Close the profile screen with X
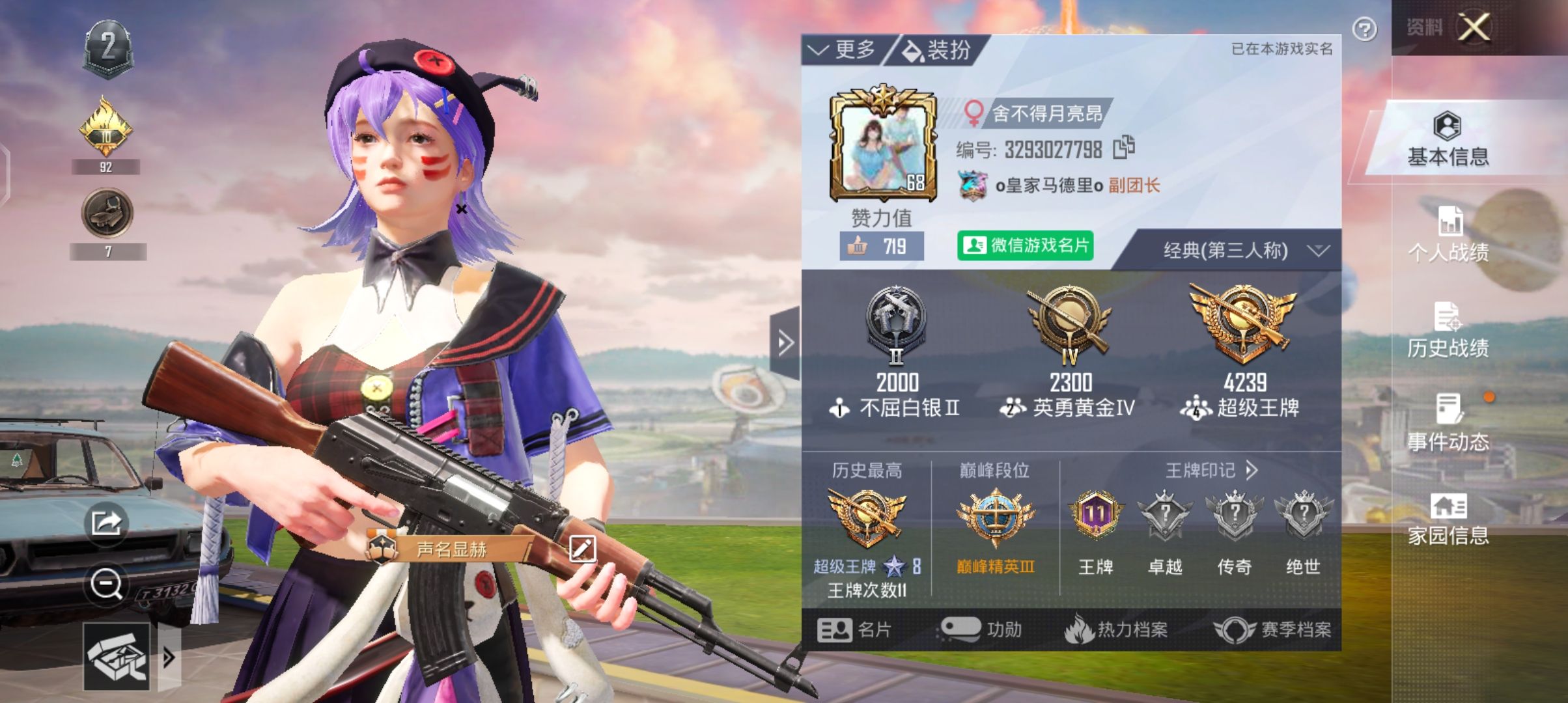 1474,27
